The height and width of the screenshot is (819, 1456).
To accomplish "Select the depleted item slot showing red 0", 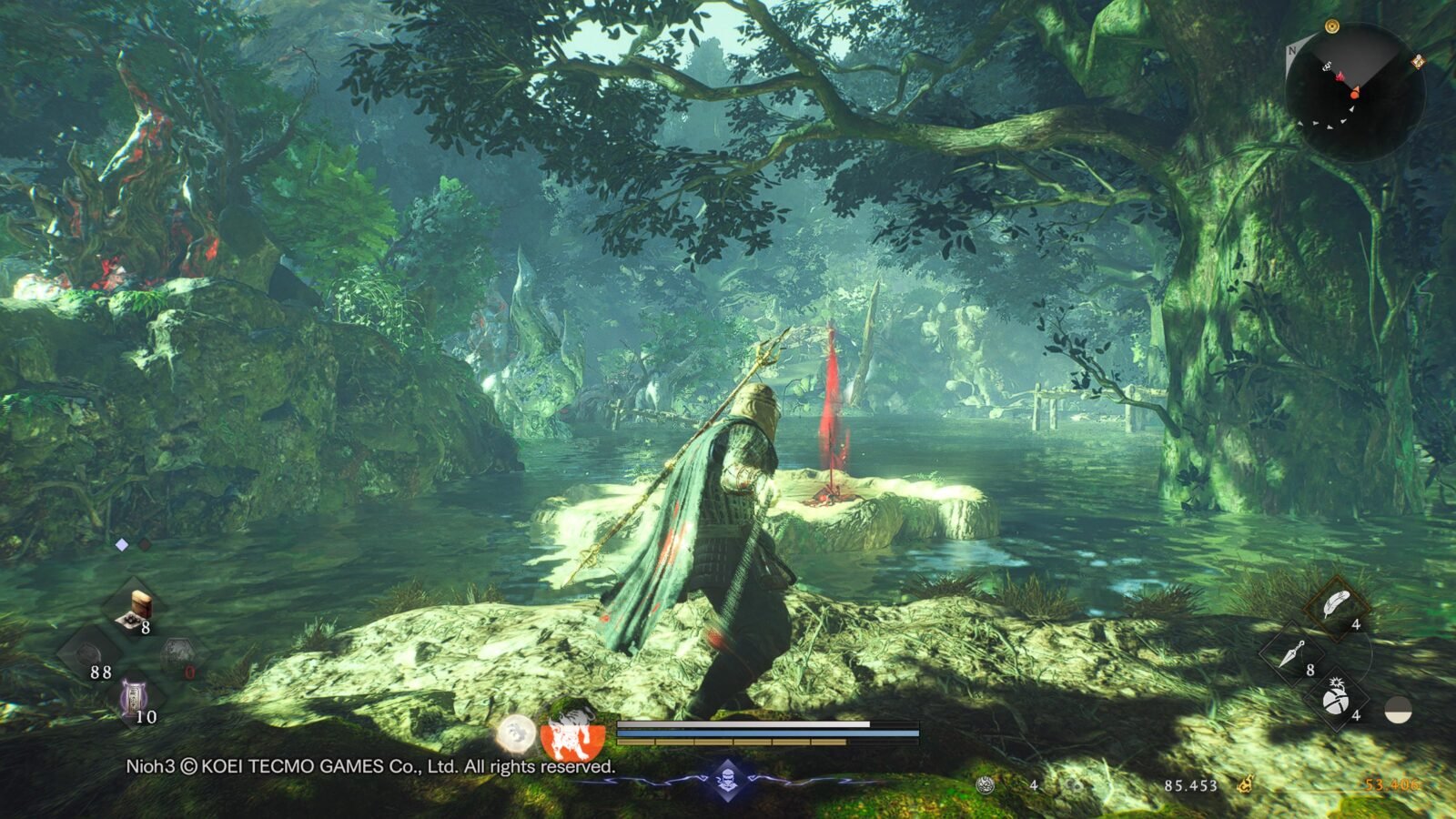I will pyautogui.click(x=178, y=655).
